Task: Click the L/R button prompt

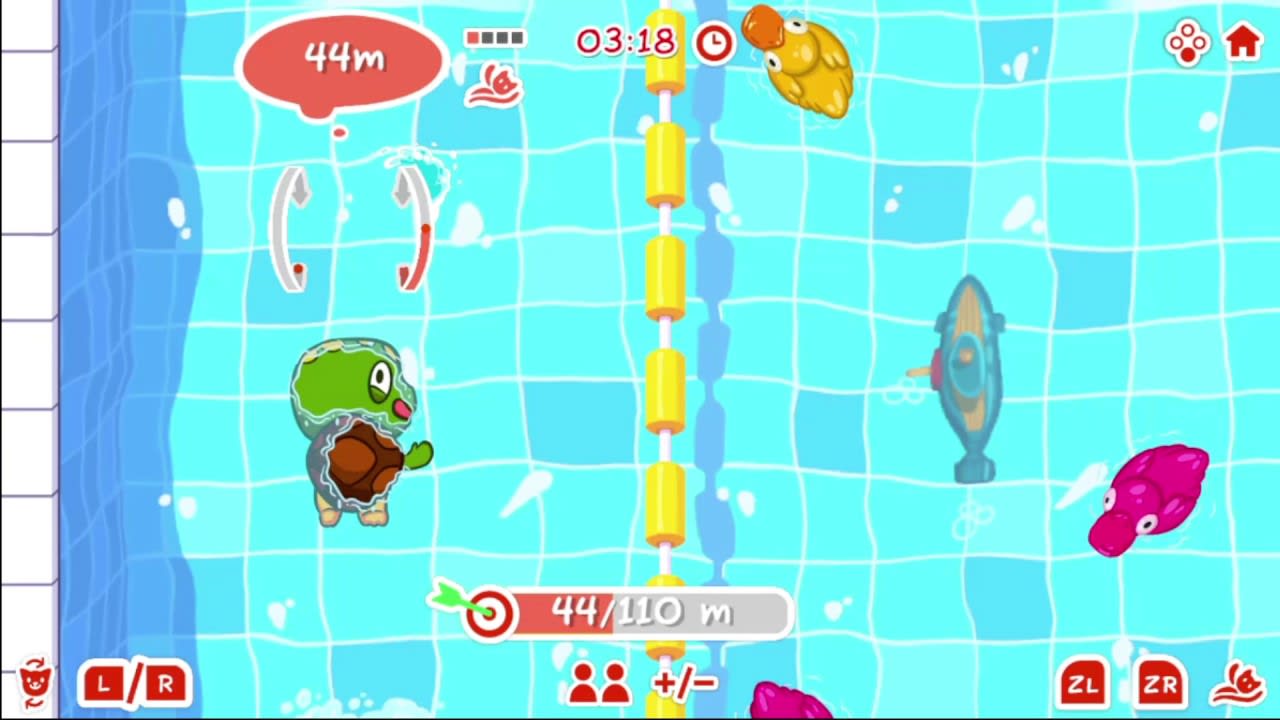Action: point(133,684)
